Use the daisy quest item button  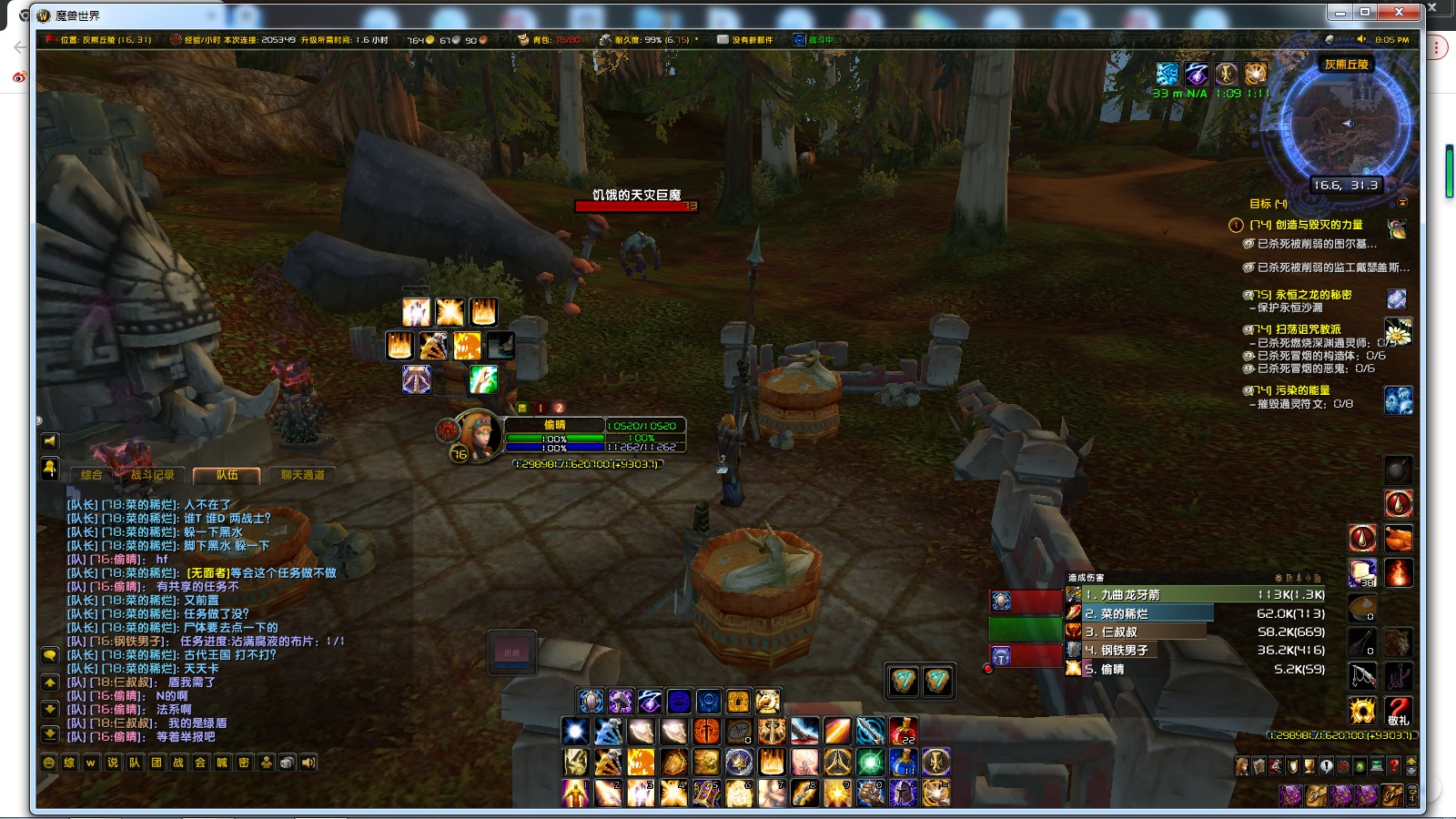[1397, 332]
